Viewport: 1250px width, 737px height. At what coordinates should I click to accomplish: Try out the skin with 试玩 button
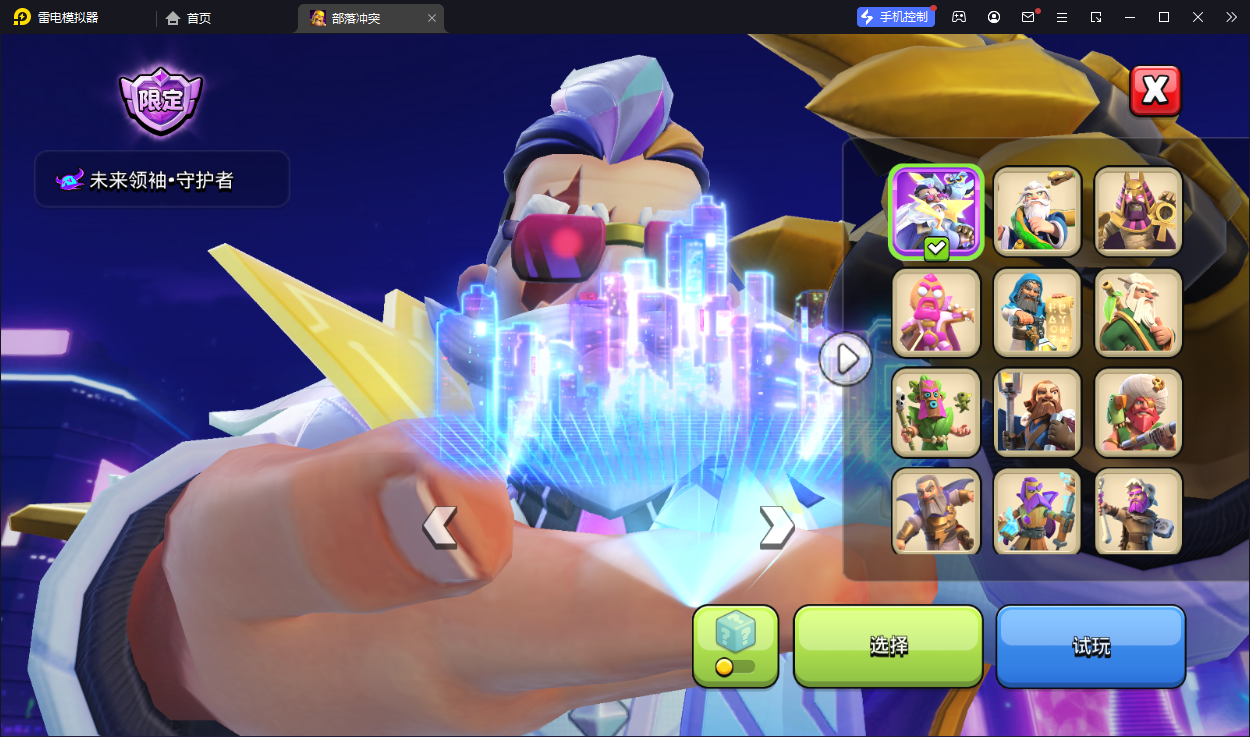(1090, 645)
